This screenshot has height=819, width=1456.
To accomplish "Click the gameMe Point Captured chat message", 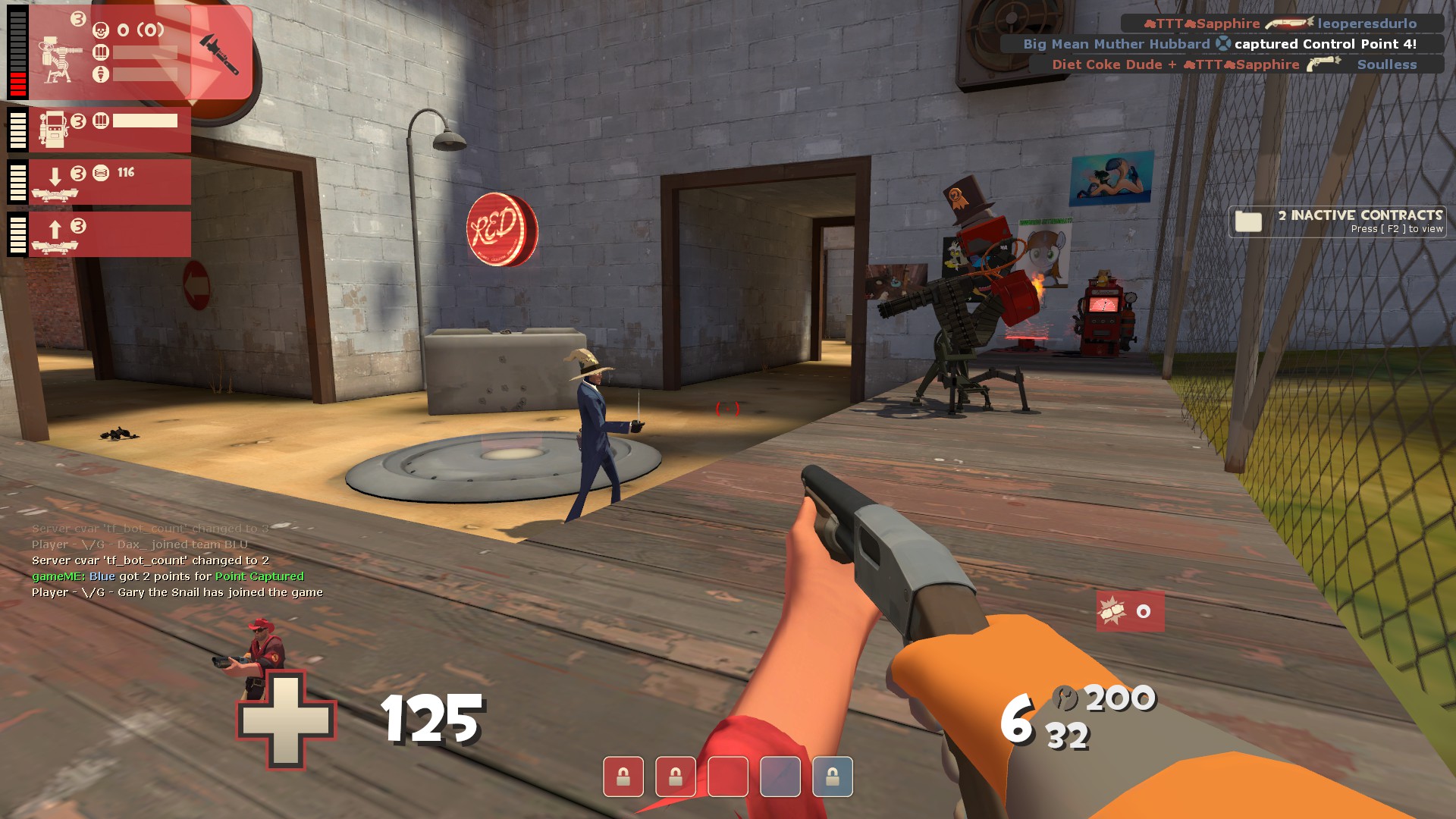I will (x=168, y=576).
